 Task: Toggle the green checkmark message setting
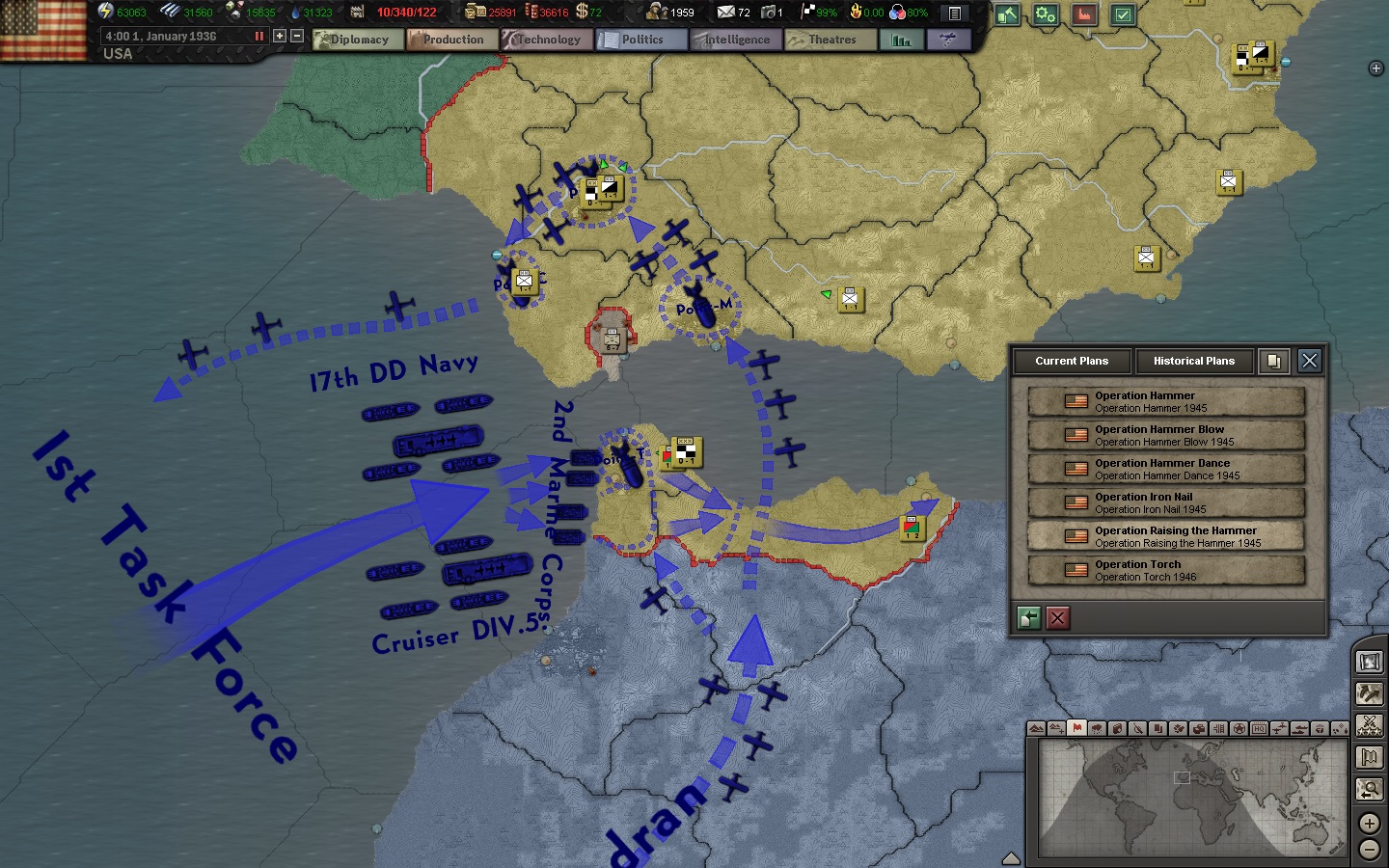pos(1122,16)
